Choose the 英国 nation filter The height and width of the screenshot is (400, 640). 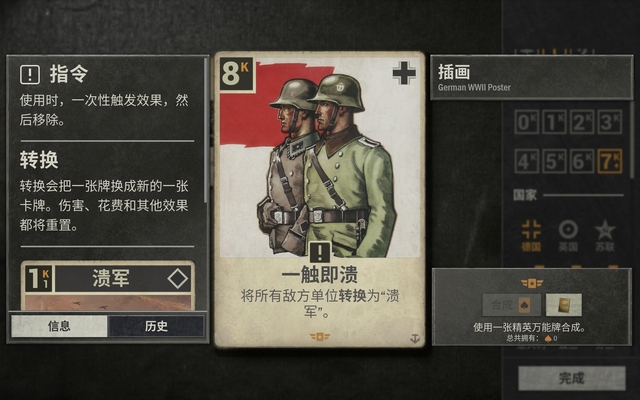click(x=568, y=233)
